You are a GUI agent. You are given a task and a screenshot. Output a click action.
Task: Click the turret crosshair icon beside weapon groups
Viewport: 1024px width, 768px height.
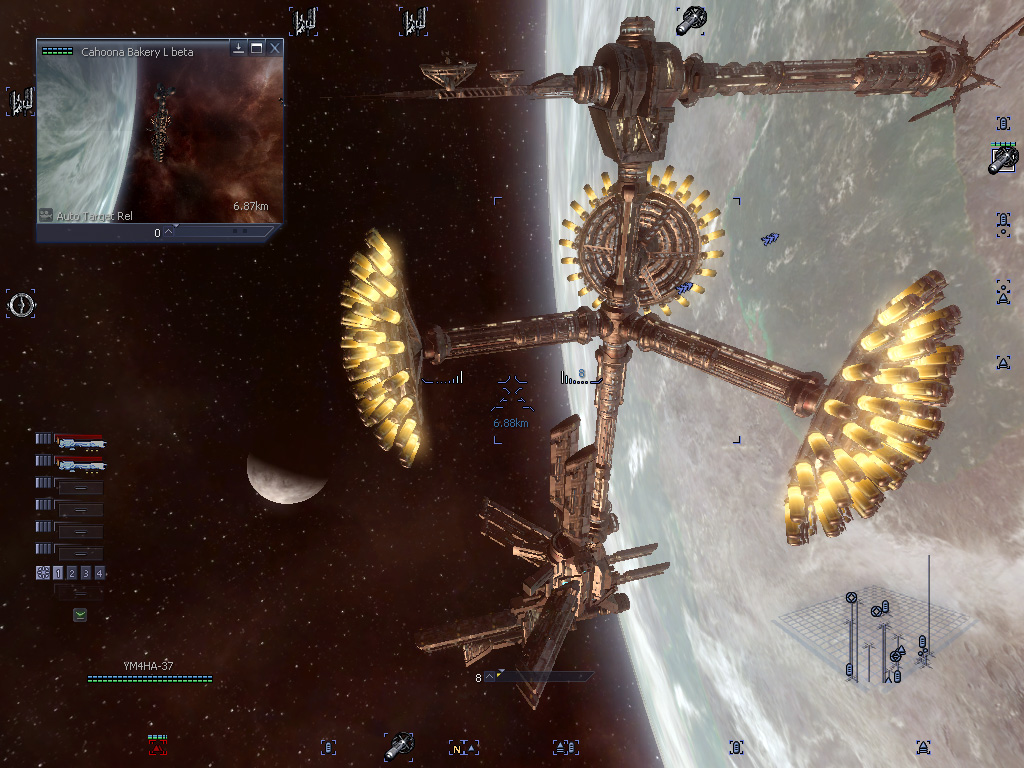43,573
